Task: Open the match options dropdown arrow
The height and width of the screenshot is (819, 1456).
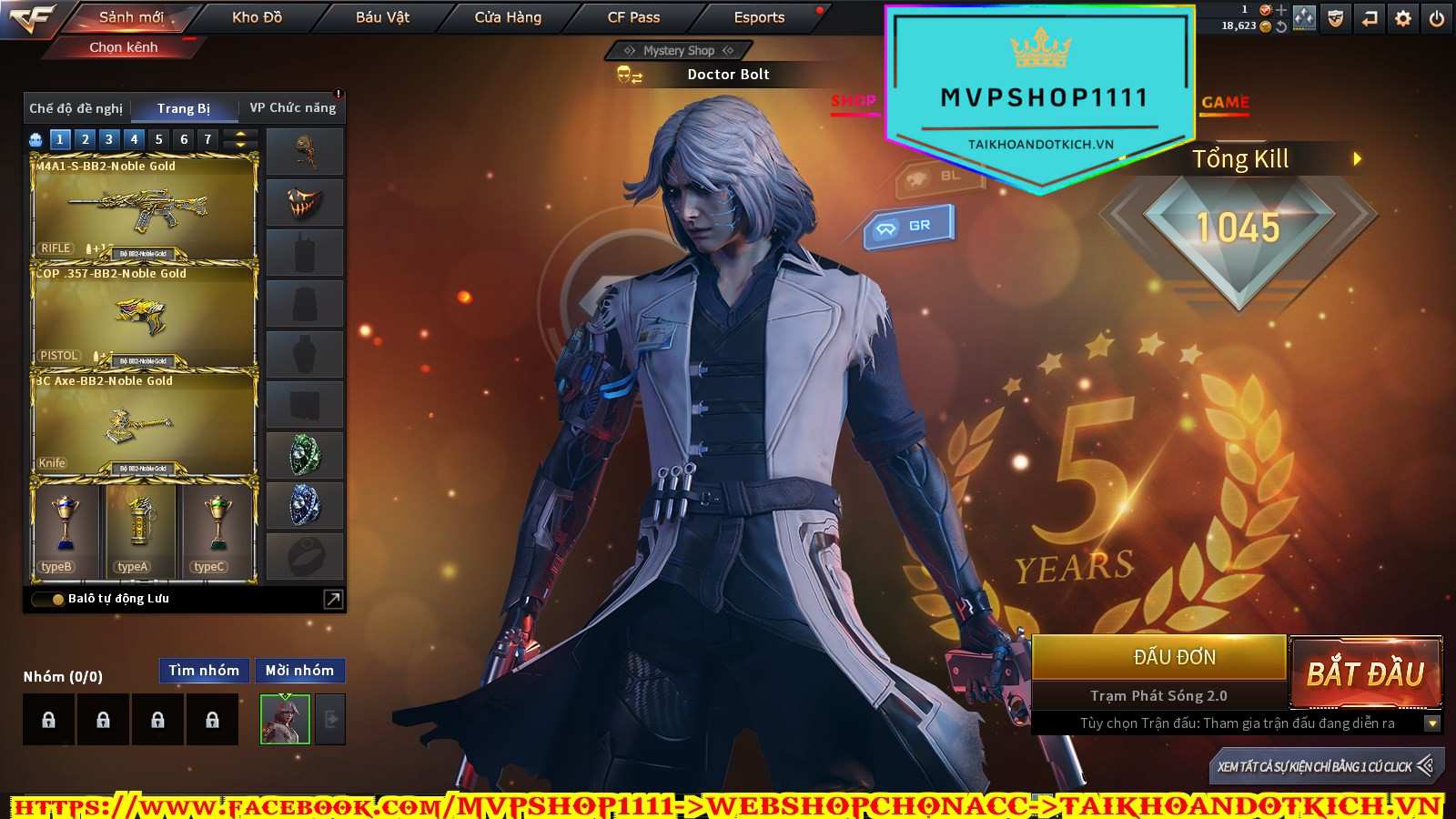Action: [1431, 723]
